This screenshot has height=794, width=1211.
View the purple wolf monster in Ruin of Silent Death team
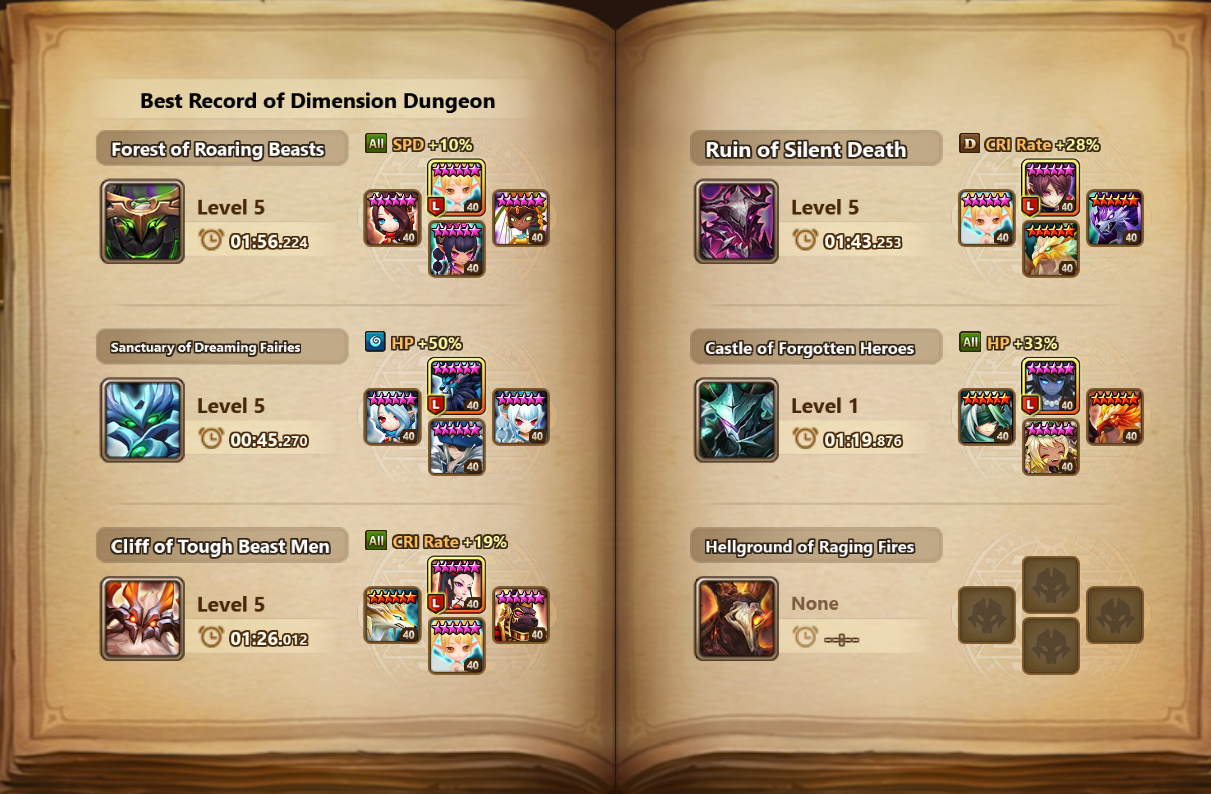(1114, 218)
